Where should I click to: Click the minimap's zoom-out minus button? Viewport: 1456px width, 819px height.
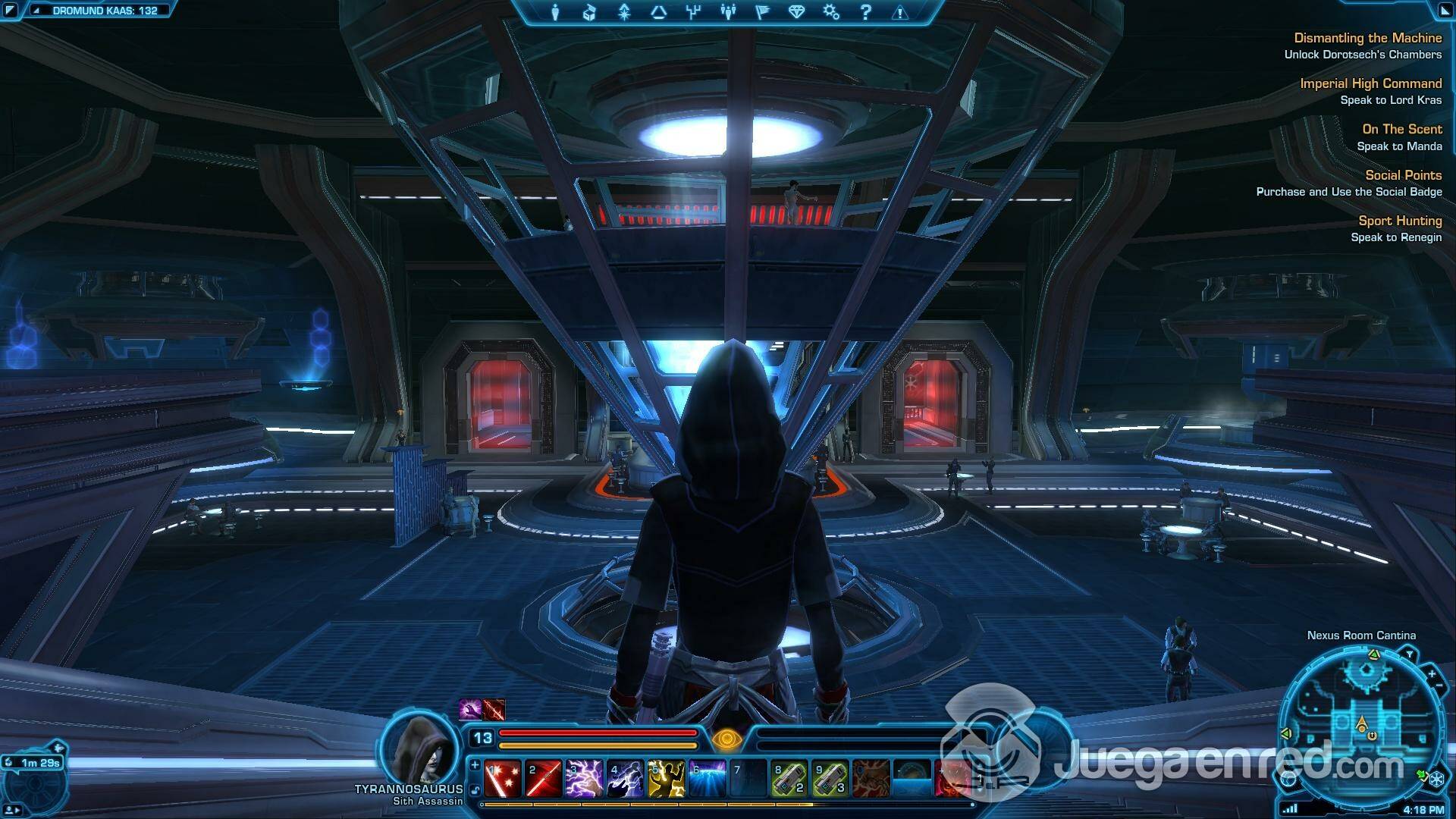click(x=1438, y=685)
